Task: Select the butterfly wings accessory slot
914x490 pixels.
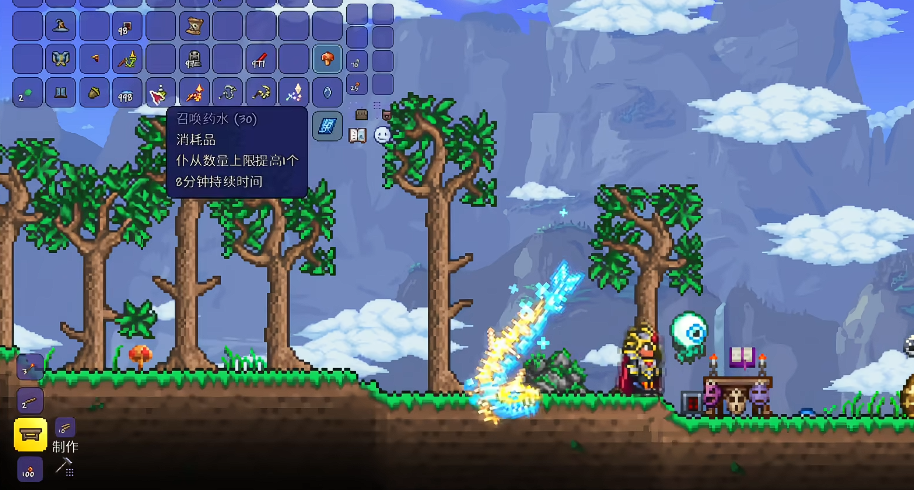Action: 61,59
